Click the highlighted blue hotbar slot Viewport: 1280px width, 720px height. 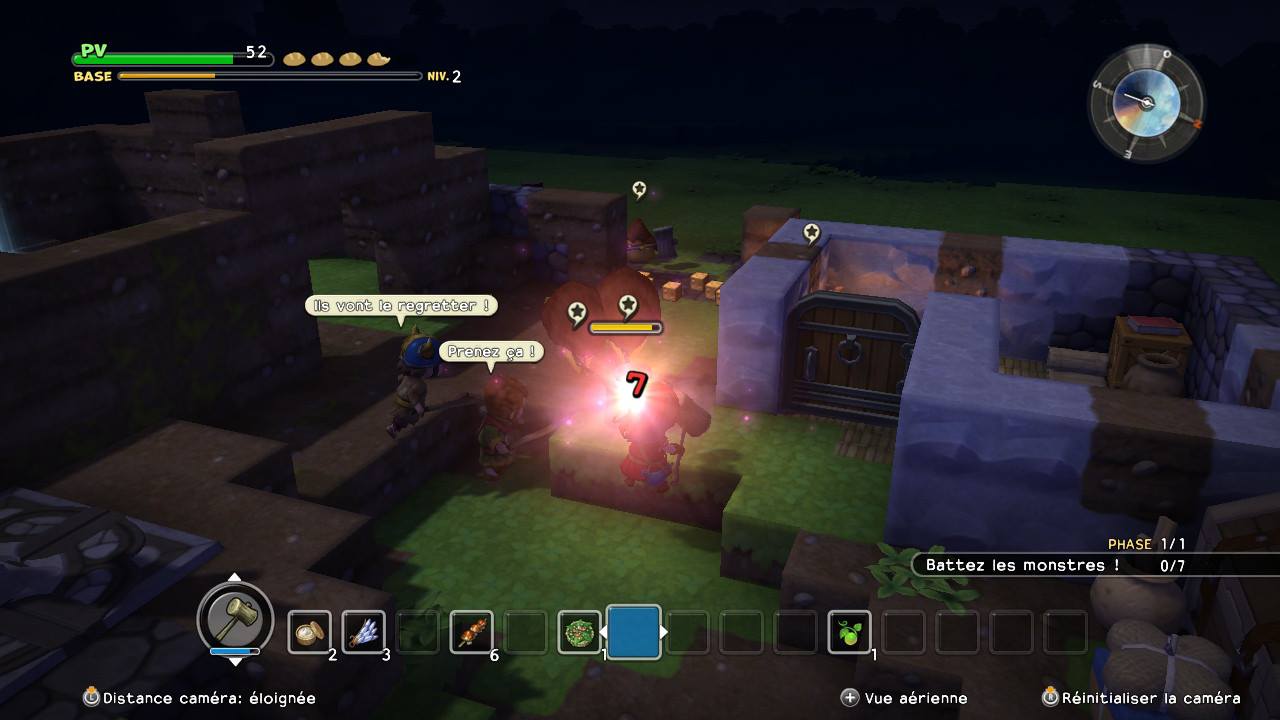[x=633, y=632]
